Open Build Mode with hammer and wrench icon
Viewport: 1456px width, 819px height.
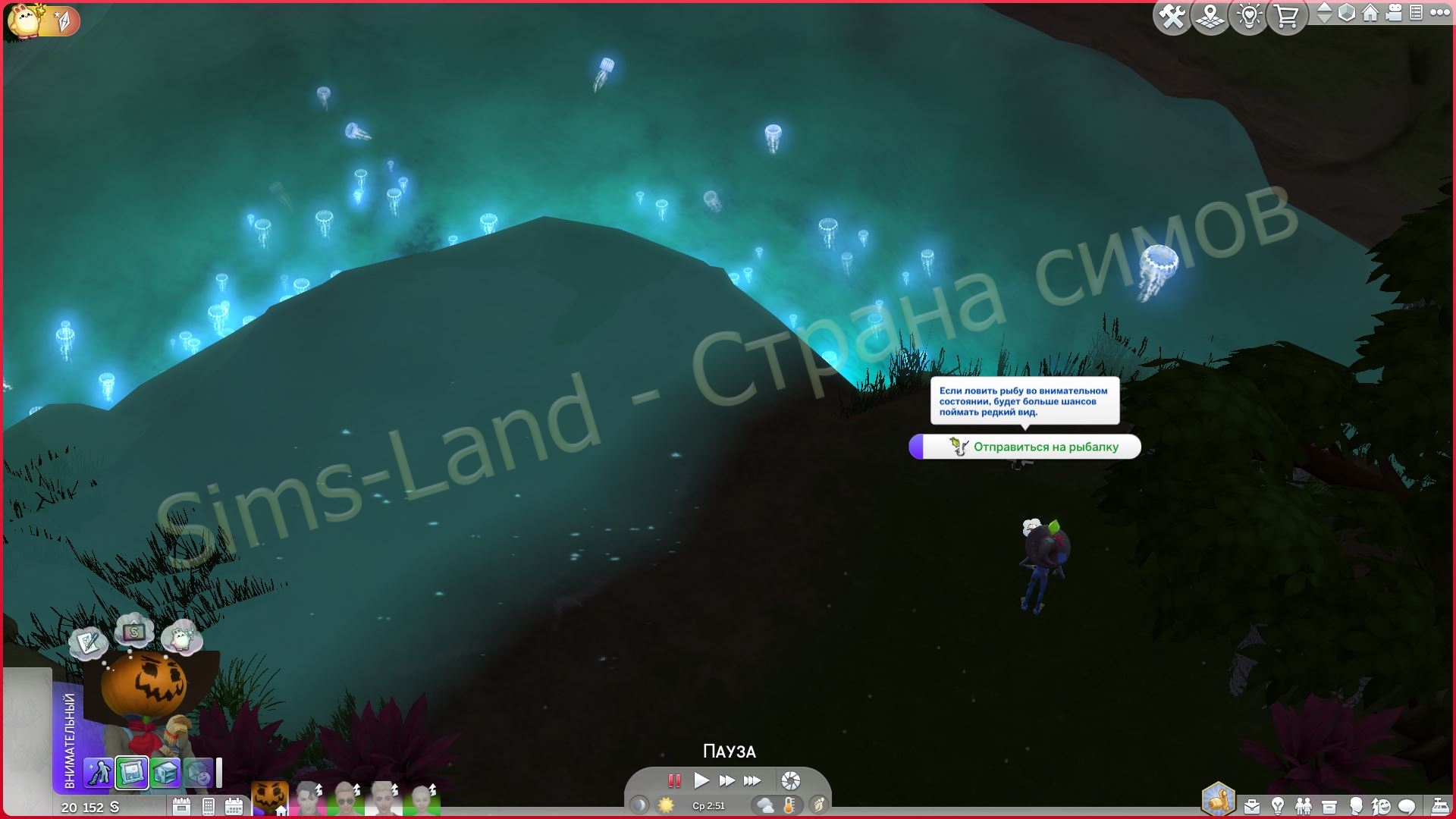tap(1172, 16)
